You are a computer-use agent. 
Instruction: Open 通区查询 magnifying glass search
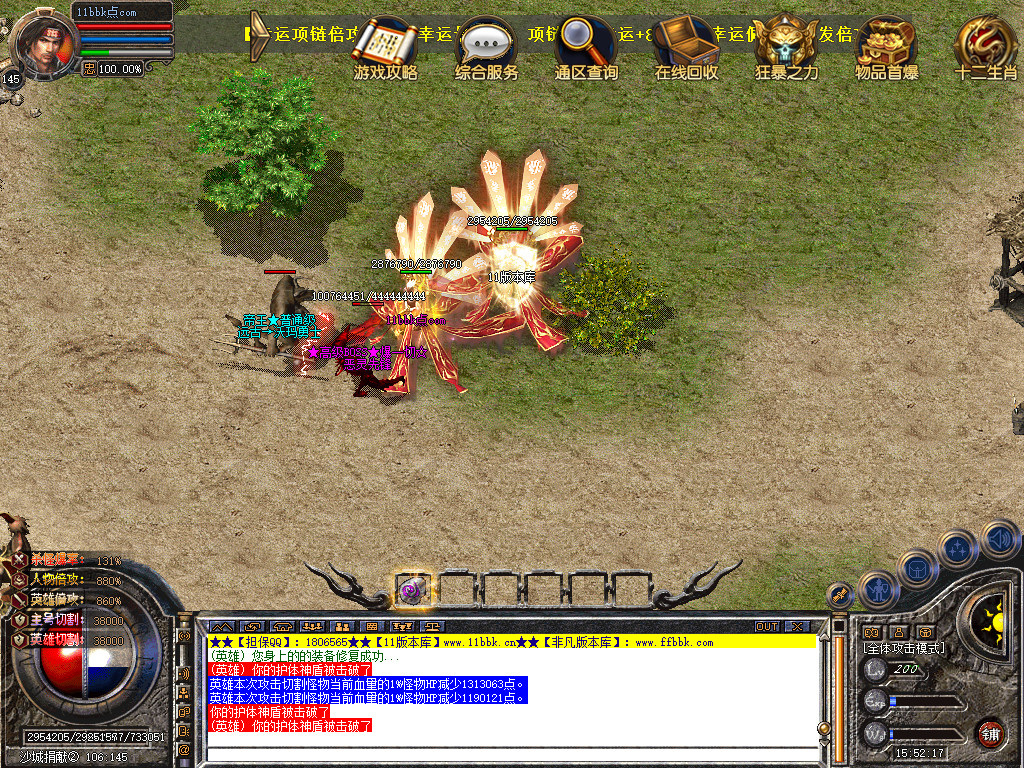[x=586, y=43]
